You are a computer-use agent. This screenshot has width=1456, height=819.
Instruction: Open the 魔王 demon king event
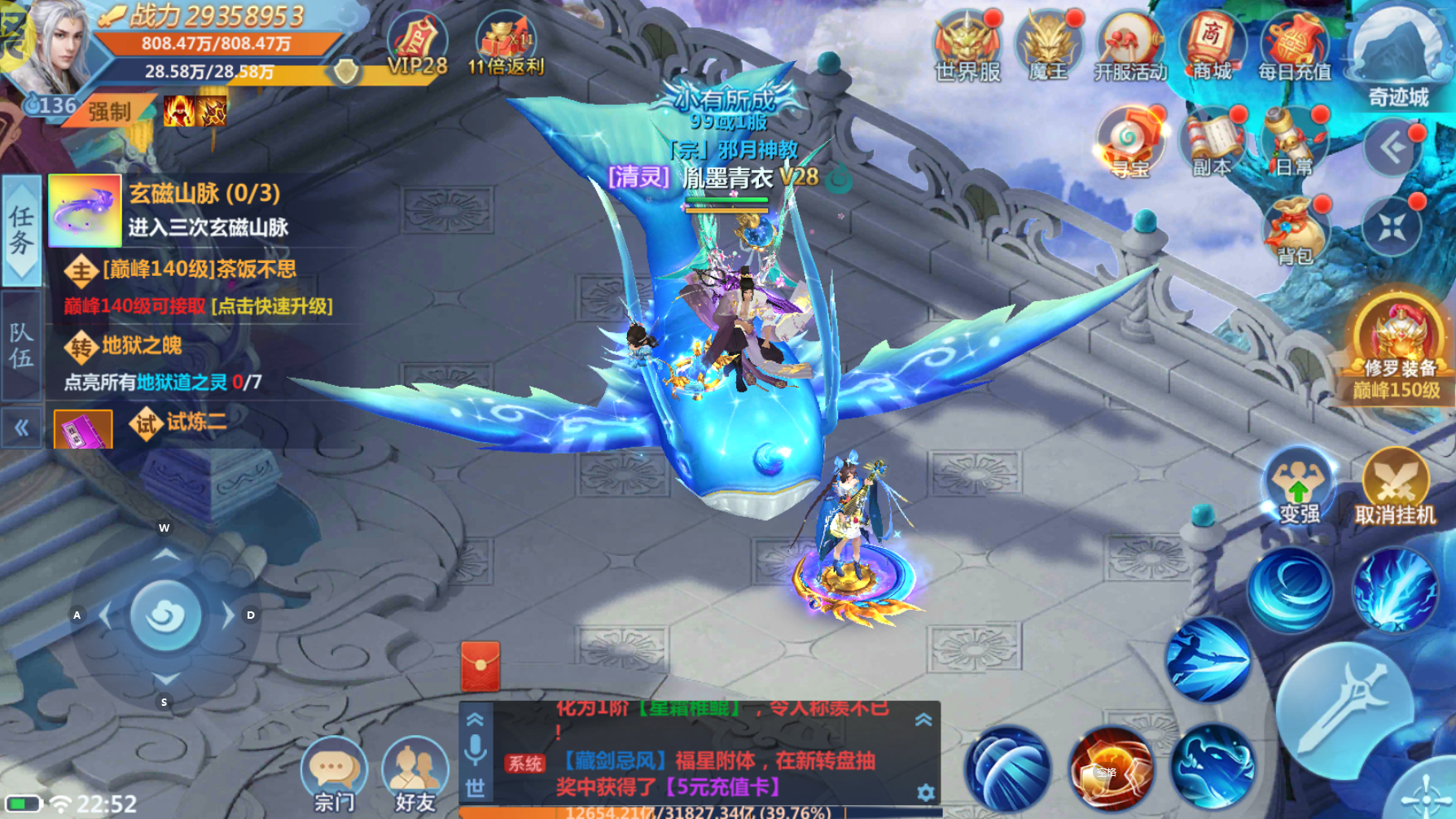(1048, 45)
